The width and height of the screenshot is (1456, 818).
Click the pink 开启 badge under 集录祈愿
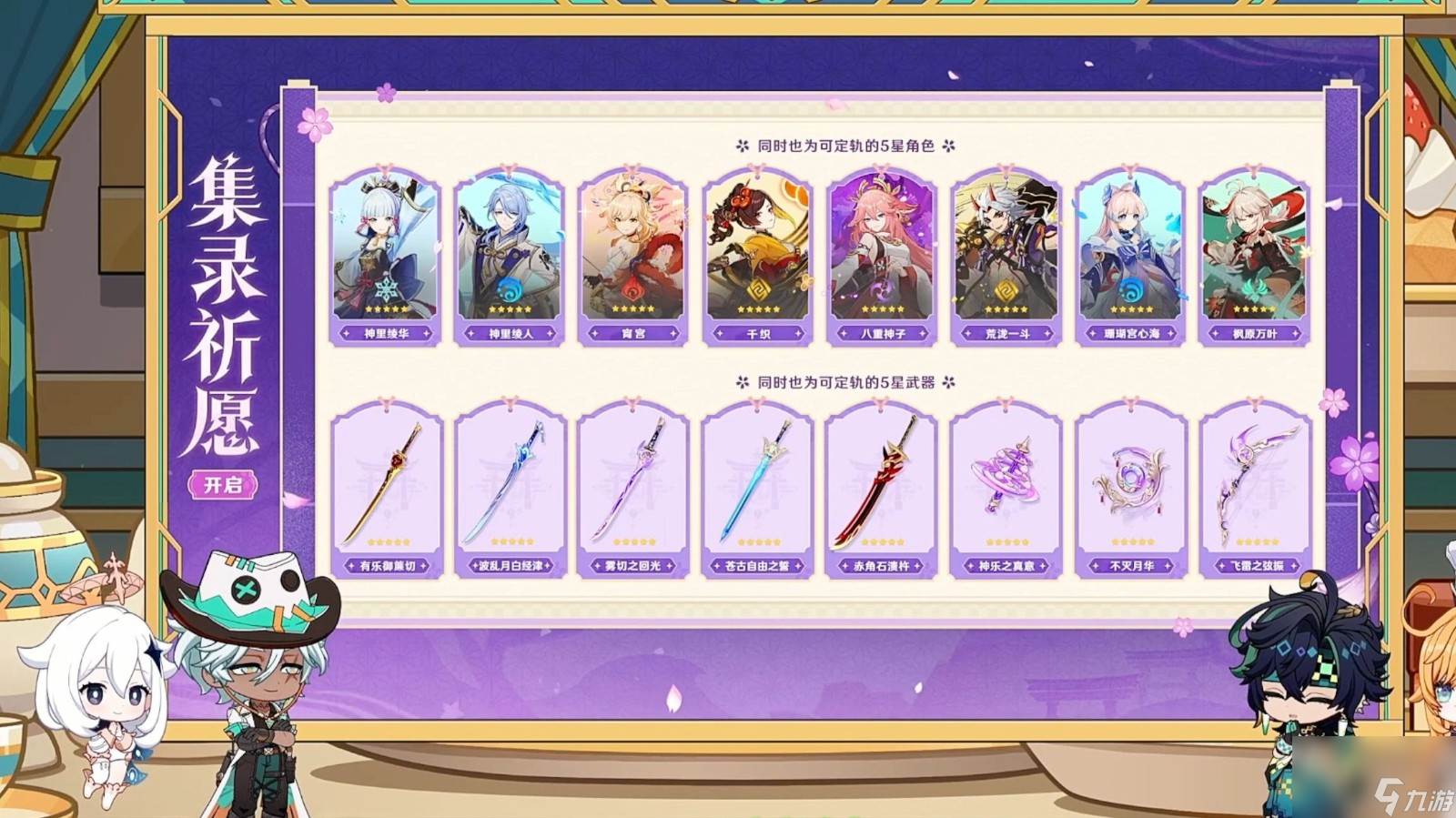pyautogui.click(x=223, y=485)
